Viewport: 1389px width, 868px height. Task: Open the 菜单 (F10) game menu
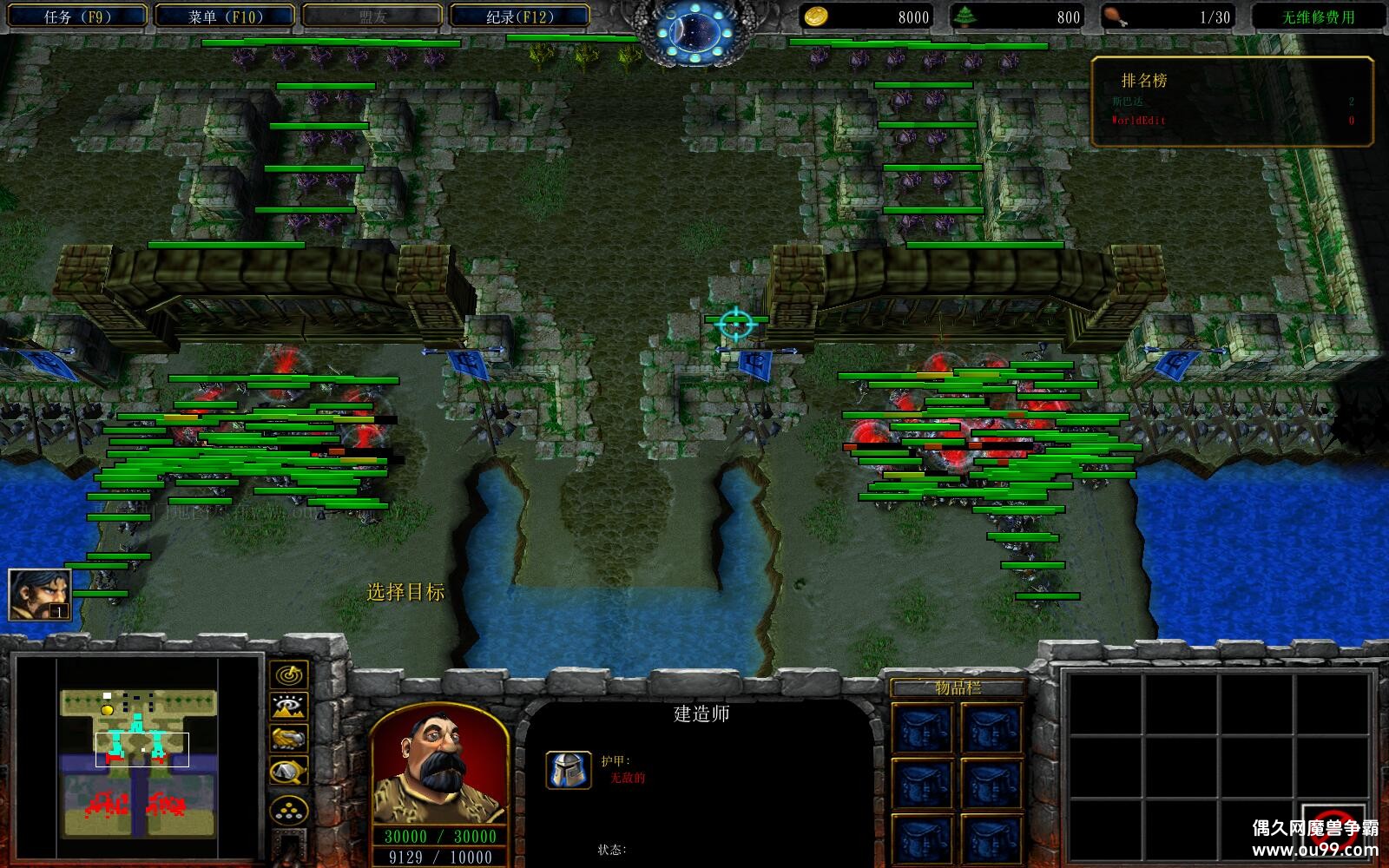[225, 16]
